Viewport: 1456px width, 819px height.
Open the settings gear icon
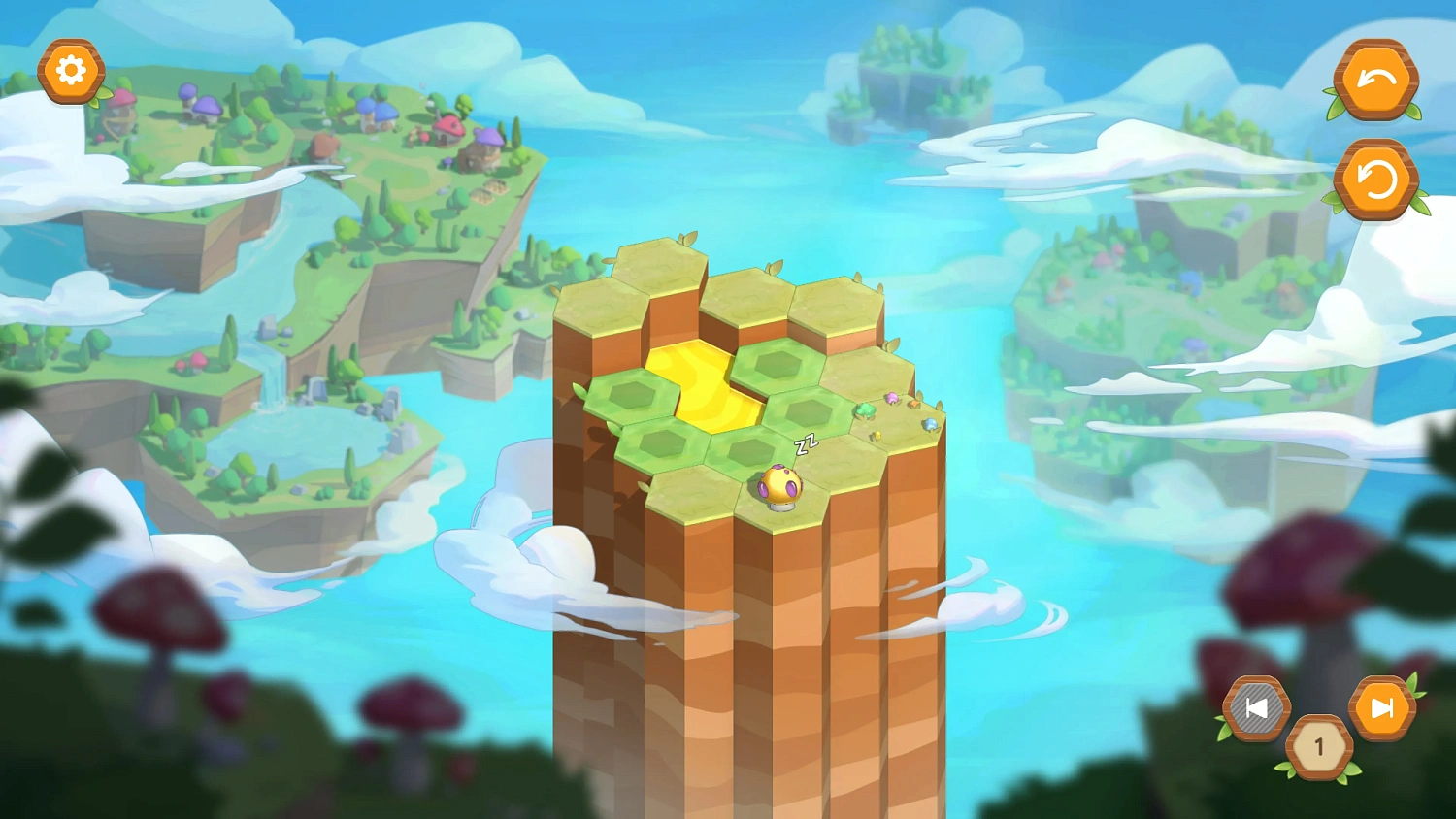[73, 70]
